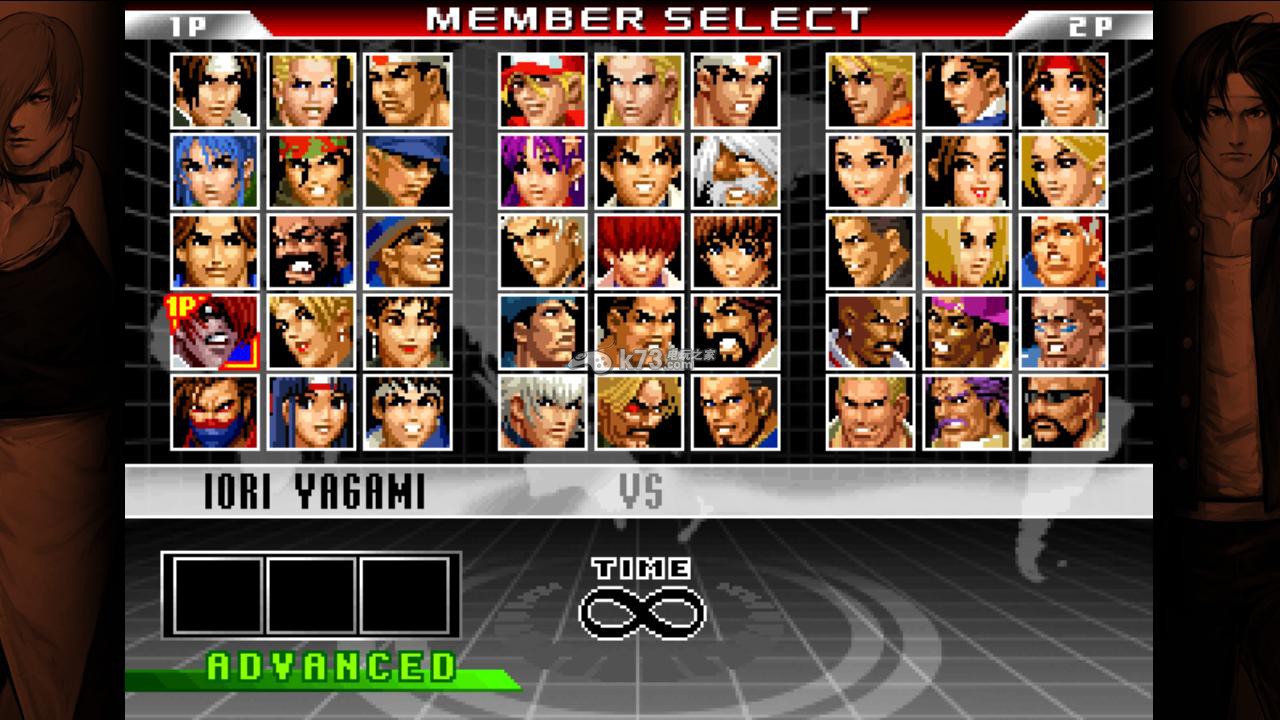
Task: Pick purple-haired mustached Krauser
Action: pos(967,412)
